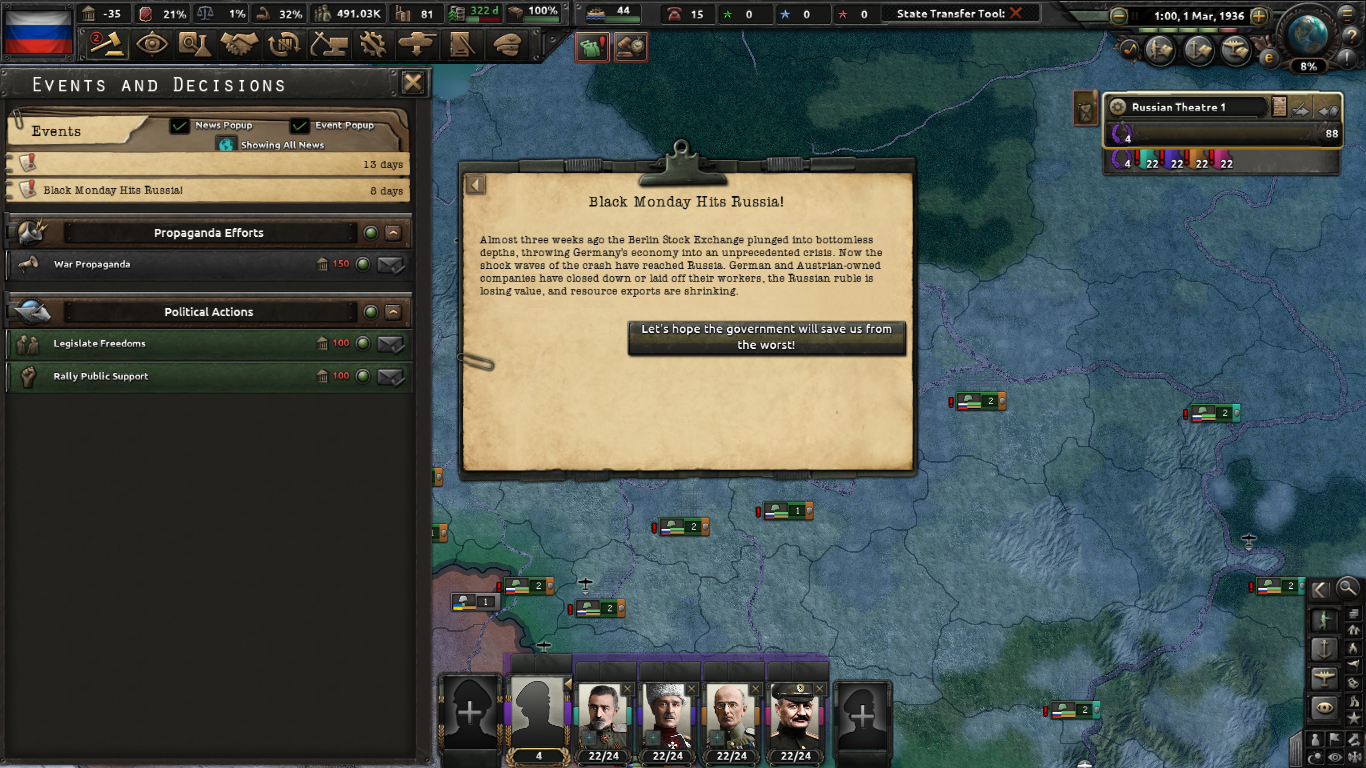Open the Research tab with the flask icon
Viewport: 1366px width, 768px height.
(195, 45)
